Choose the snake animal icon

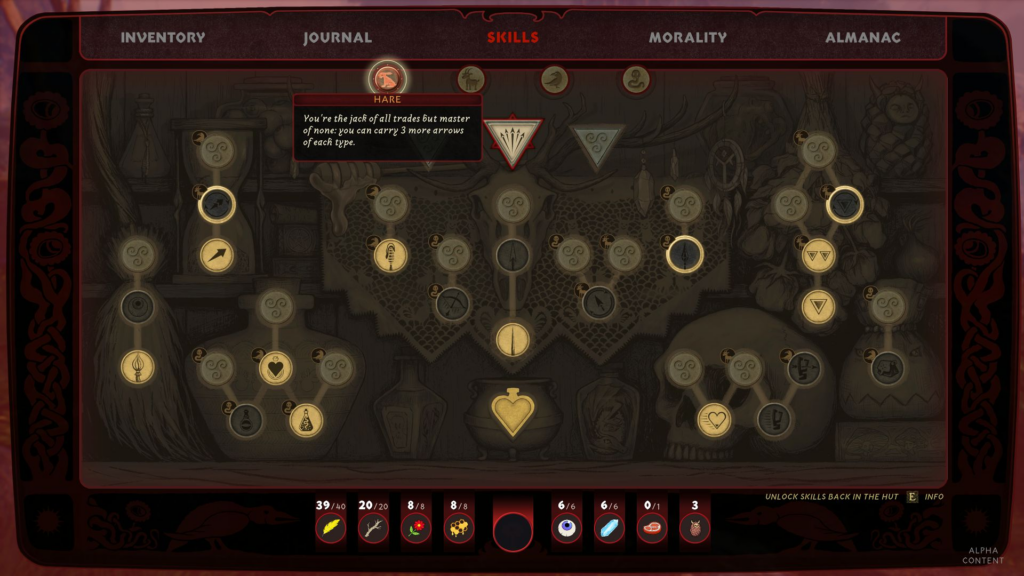[636, 79]
